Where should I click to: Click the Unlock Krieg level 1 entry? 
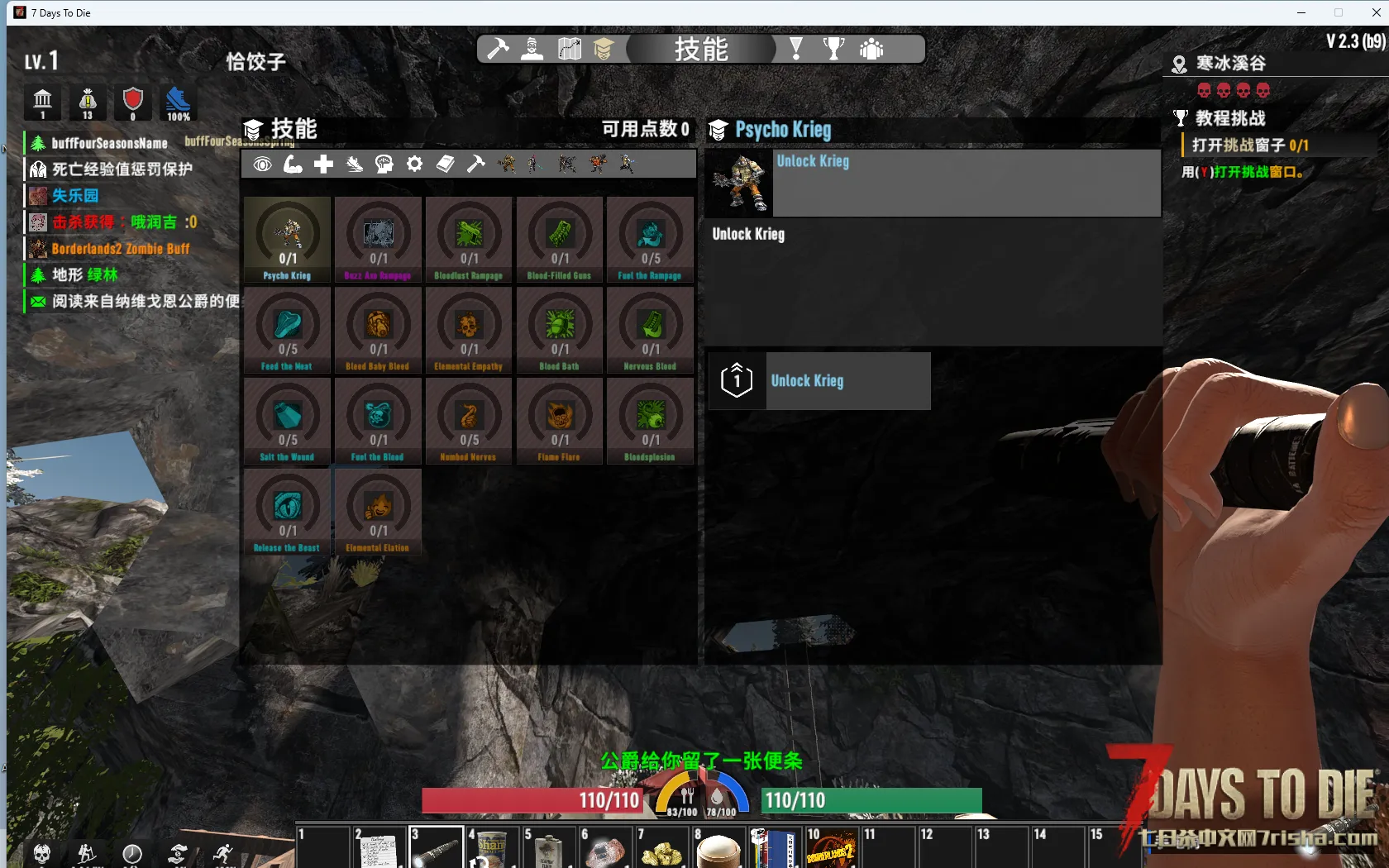[x=819, y=381]
